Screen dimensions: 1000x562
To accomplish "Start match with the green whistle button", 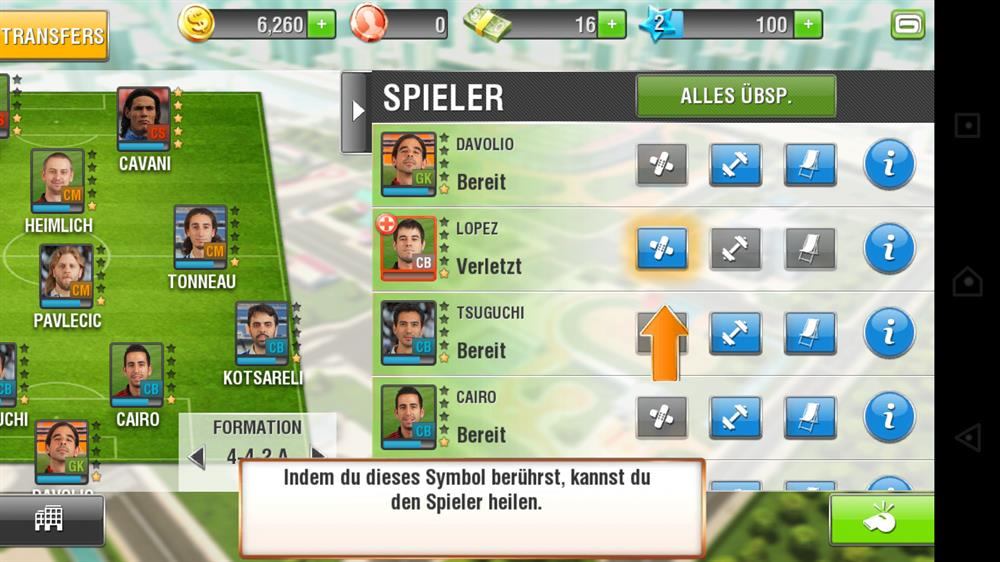I will 880,520.
